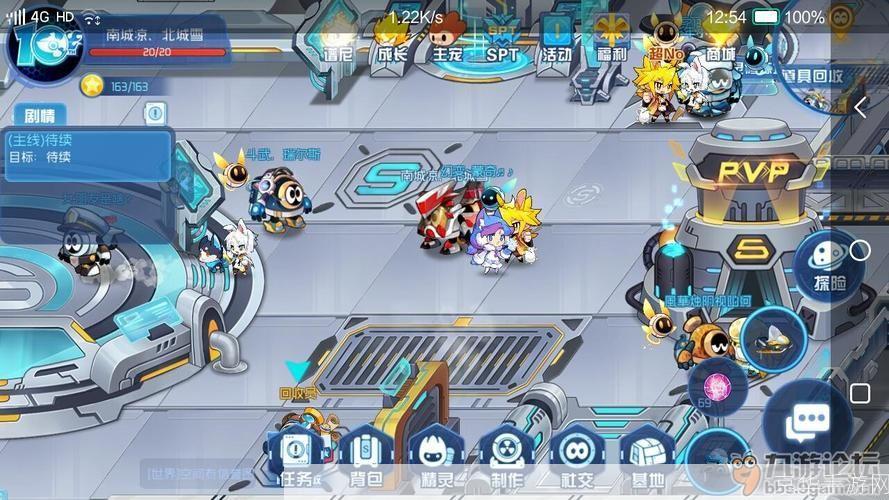This screenshot has width=889, height=500.
Task: Open the 成长 growth menu
Action: [x=392, y=38]
